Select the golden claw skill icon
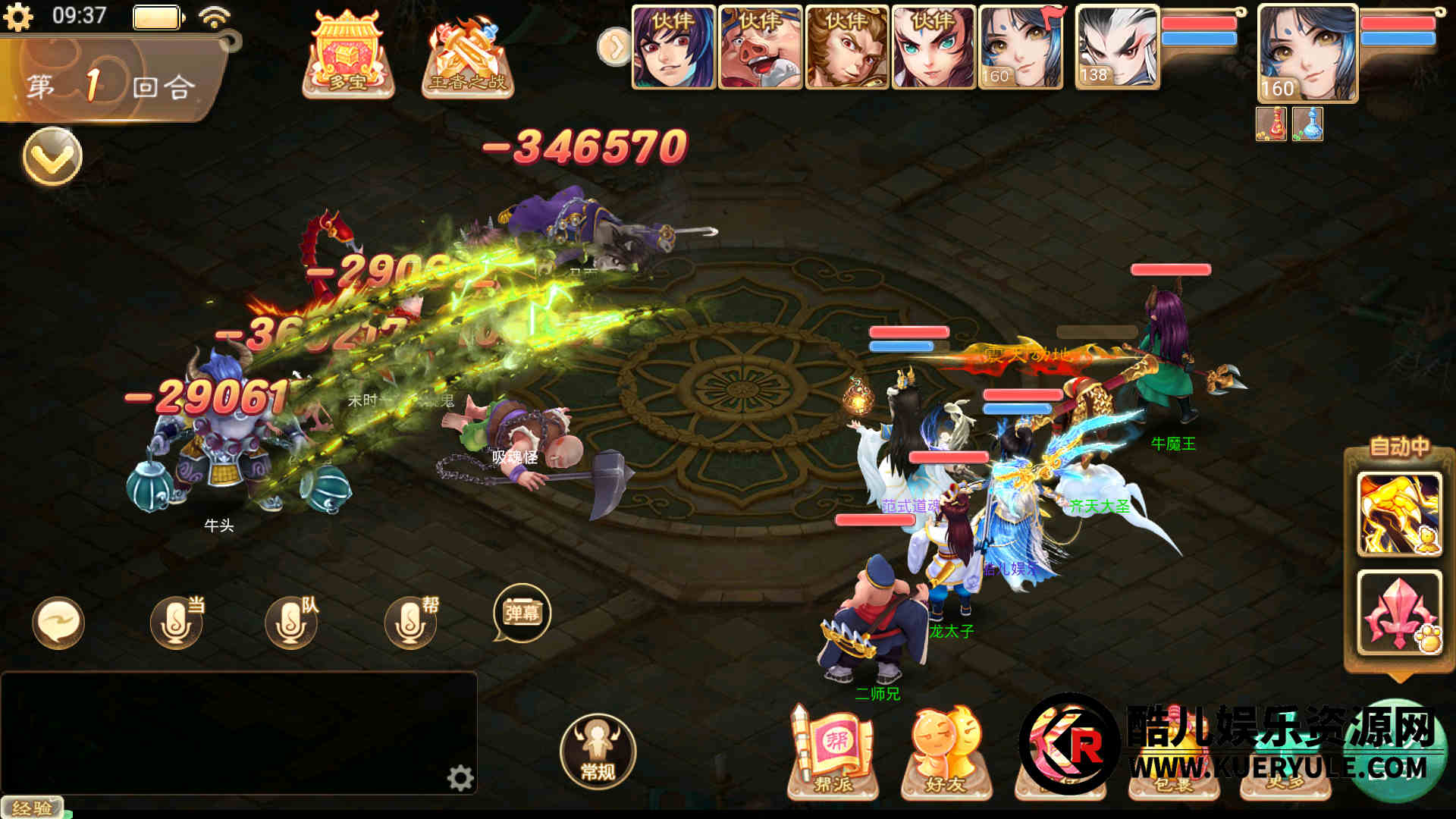This screenshot has height=819, width=1456. click(1398, 513)
